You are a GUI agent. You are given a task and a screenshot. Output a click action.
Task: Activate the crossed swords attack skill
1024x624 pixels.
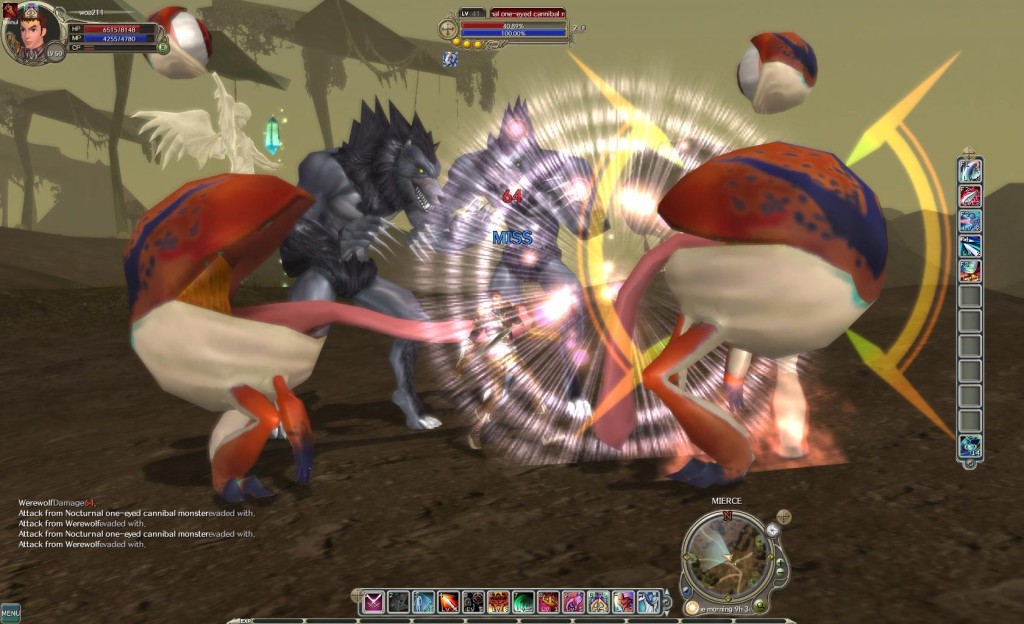[x=373, y=601]
